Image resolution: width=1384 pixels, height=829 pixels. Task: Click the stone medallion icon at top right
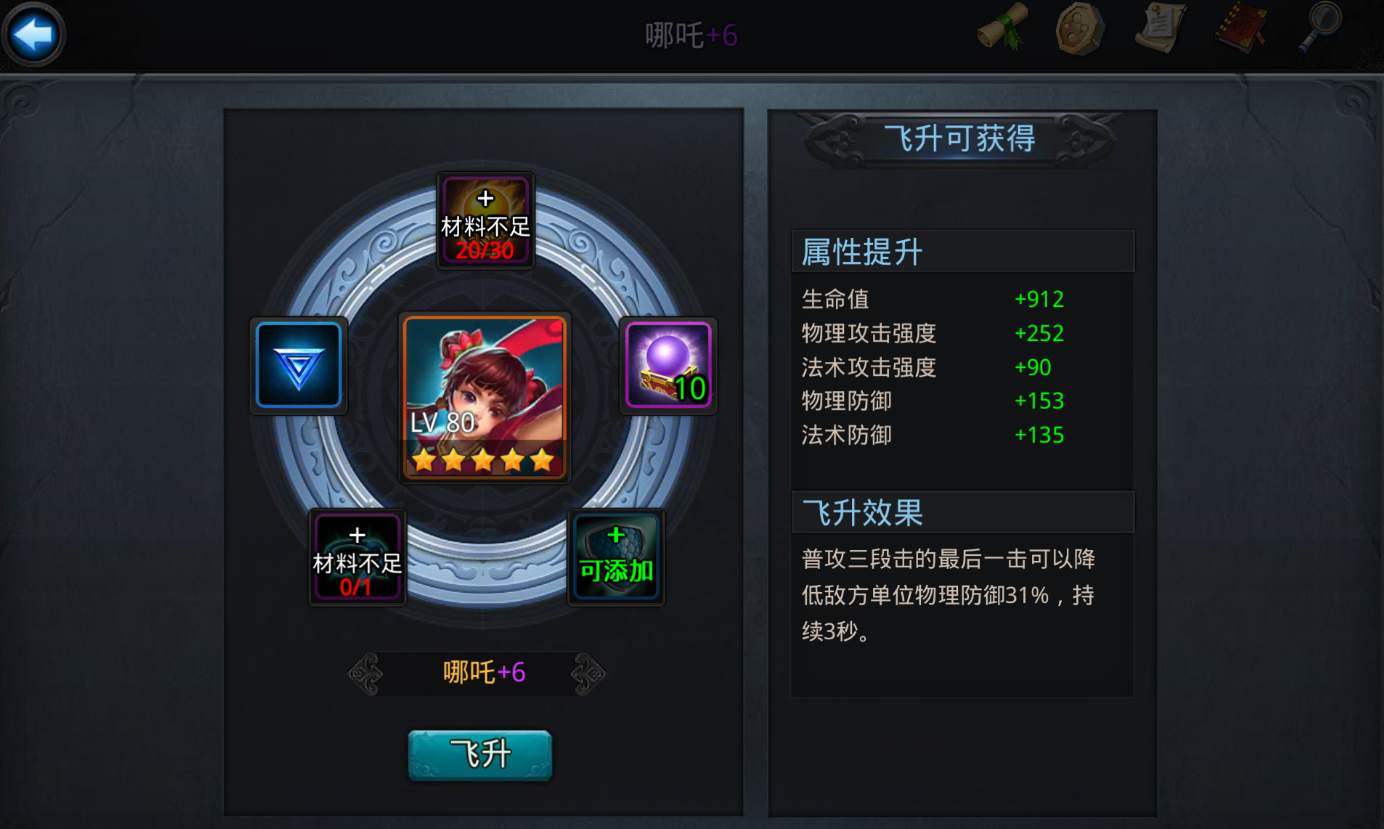1080,29
